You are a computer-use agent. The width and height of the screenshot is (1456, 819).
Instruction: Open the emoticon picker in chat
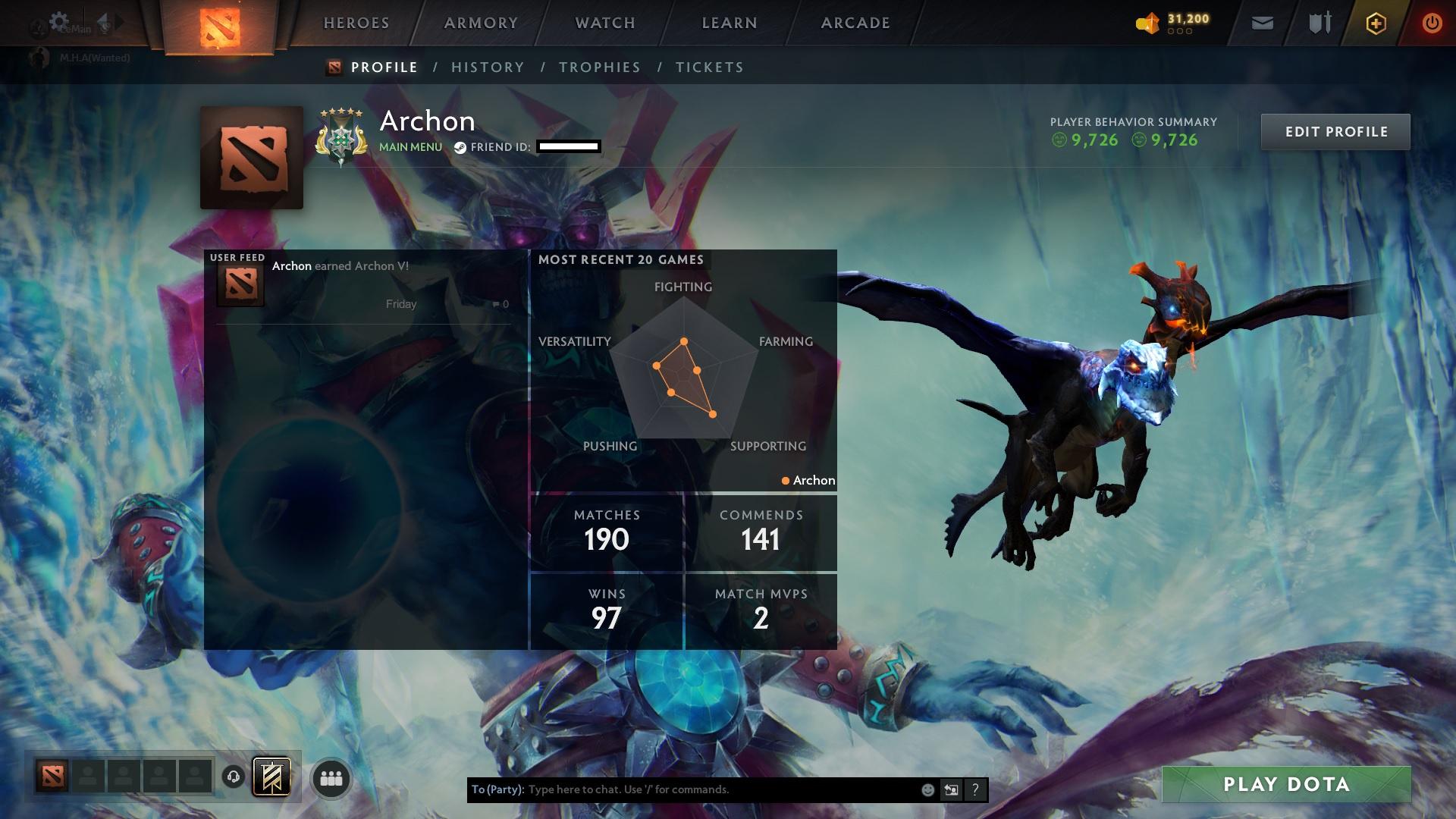[x=926, y=789]
